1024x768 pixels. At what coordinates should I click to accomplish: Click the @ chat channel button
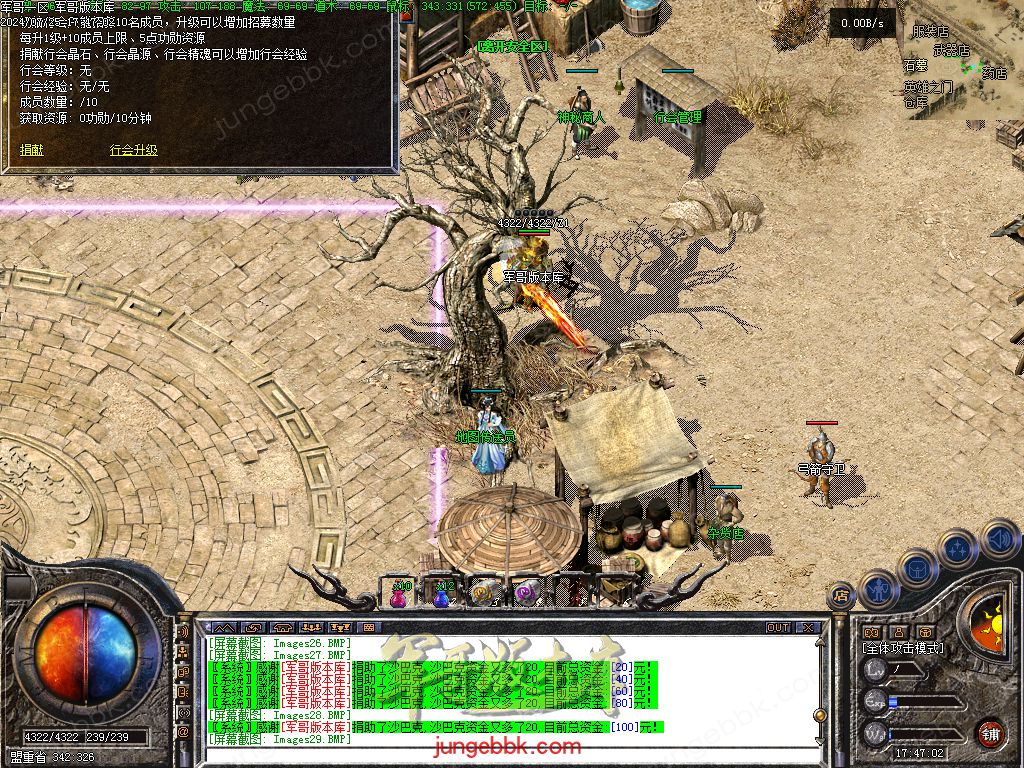pyautogui.click(x=184, y=733)
